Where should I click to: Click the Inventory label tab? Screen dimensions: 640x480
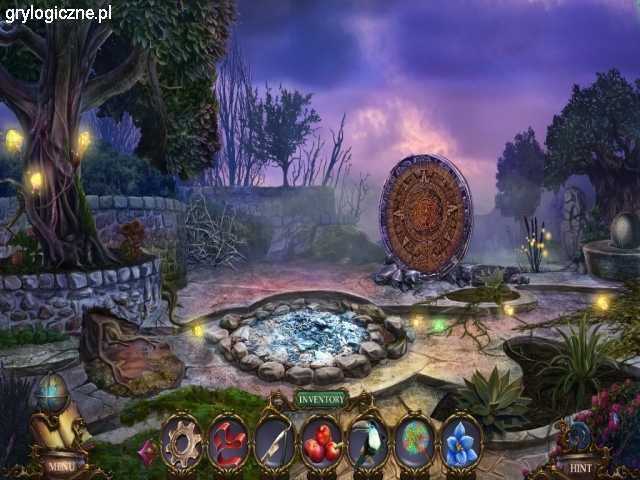tap(321, 399)
